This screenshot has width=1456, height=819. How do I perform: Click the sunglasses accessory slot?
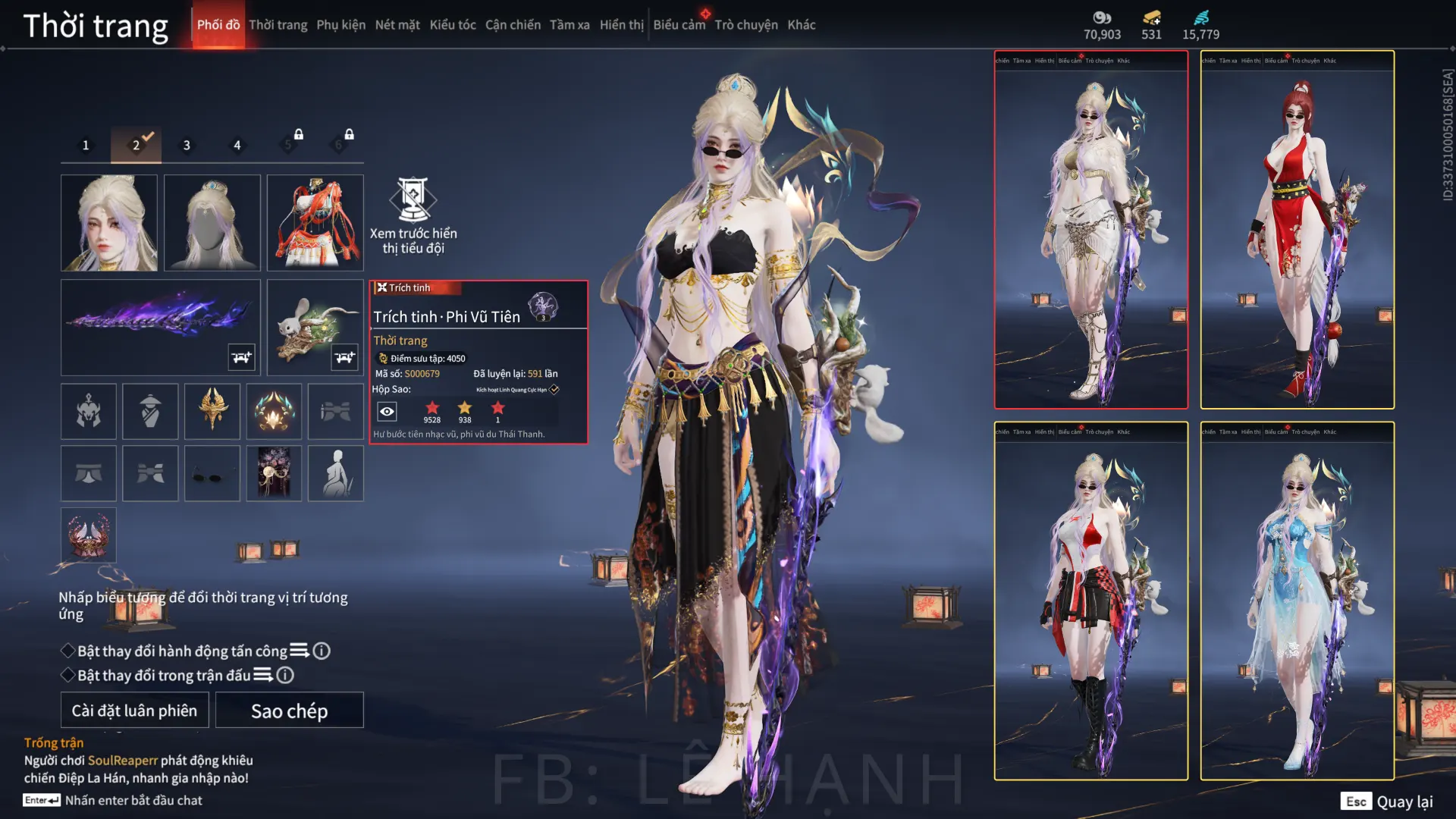pos(212,472)
